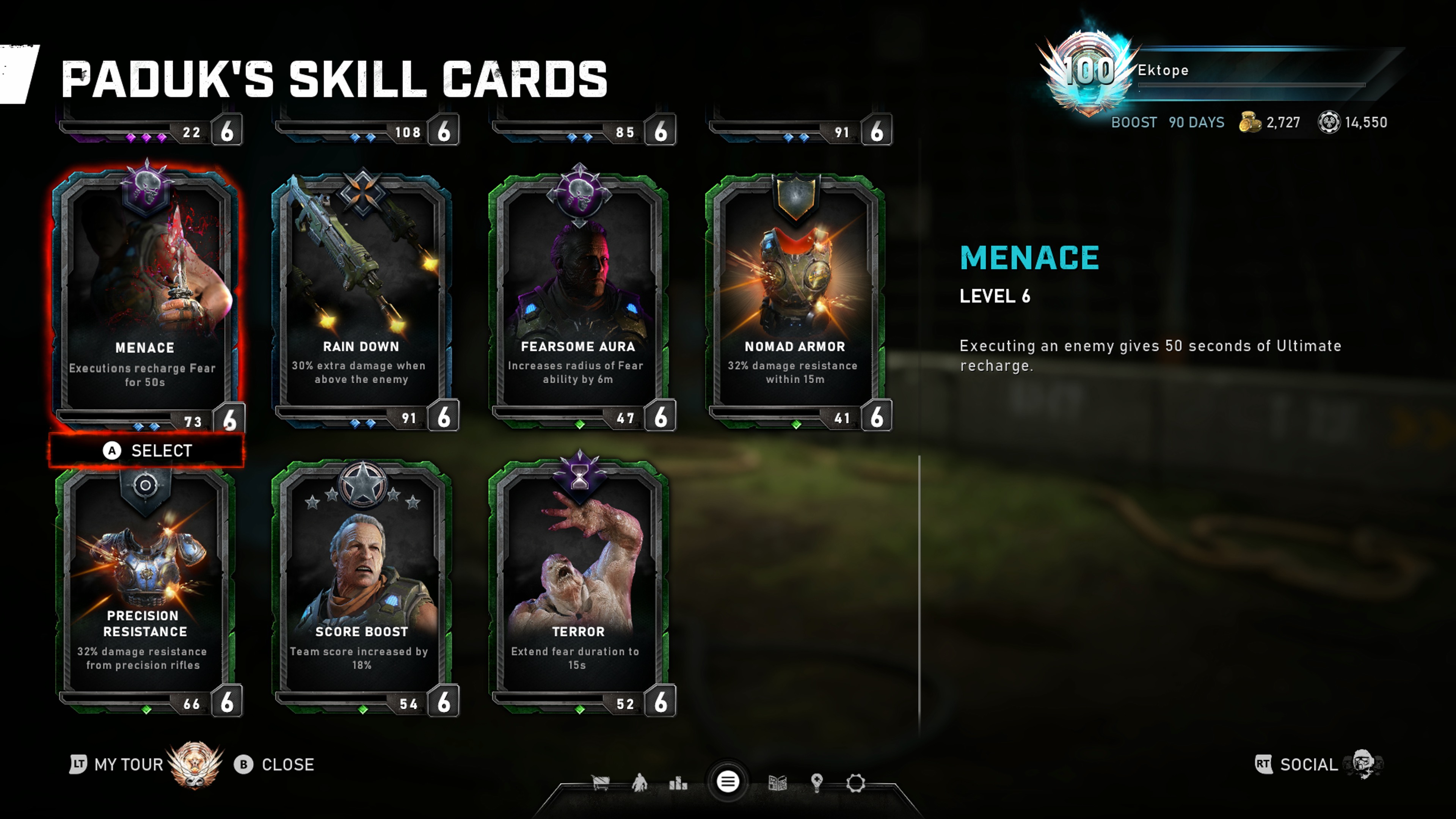Open the lightbulb icon in bottom bar
This screenshot has height=819, width=1456.
coord(816,783)
